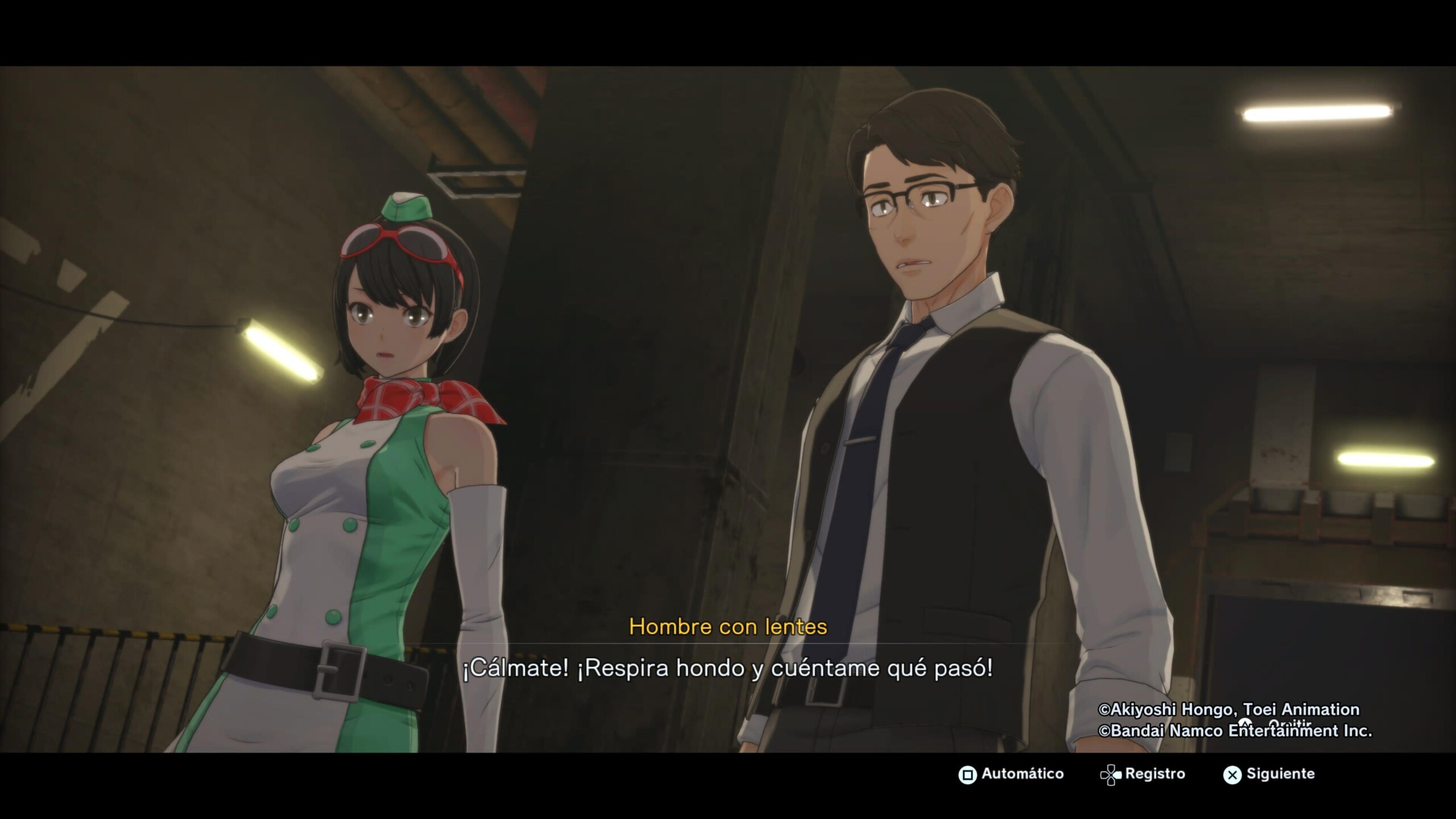The height and width of the screenshot is (819, 1456).
Task: Enable Automático dialogue advance
Action: [x=1011, y=774]
